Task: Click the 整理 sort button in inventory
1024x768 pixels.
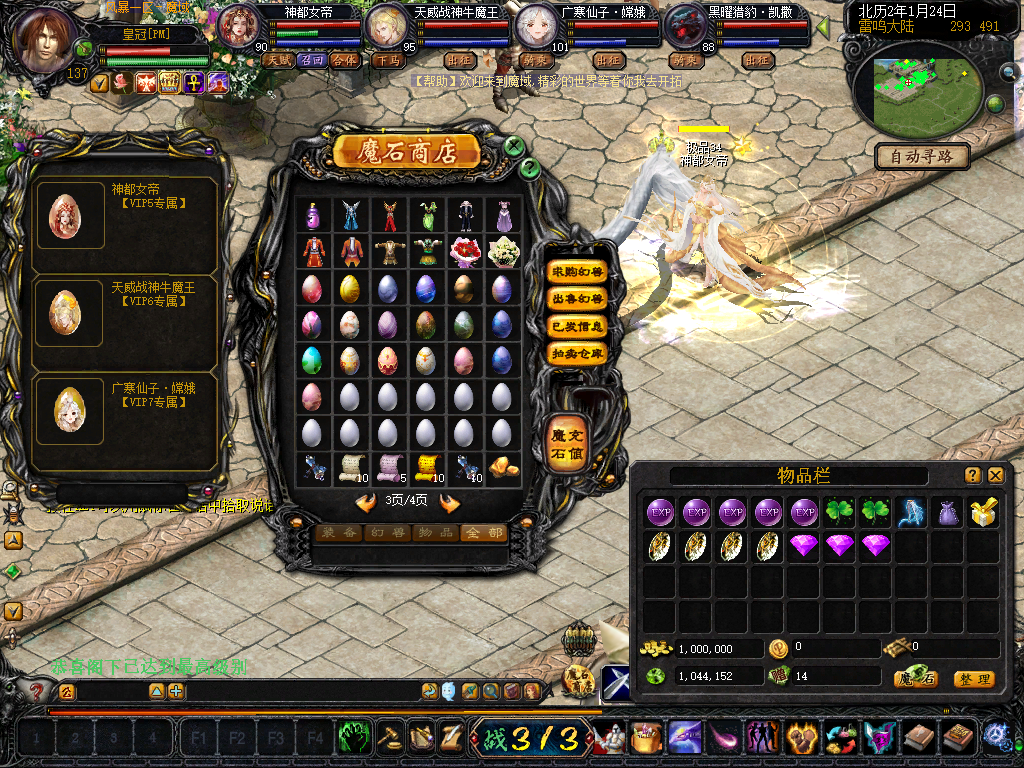Action: tap(974, 679)
